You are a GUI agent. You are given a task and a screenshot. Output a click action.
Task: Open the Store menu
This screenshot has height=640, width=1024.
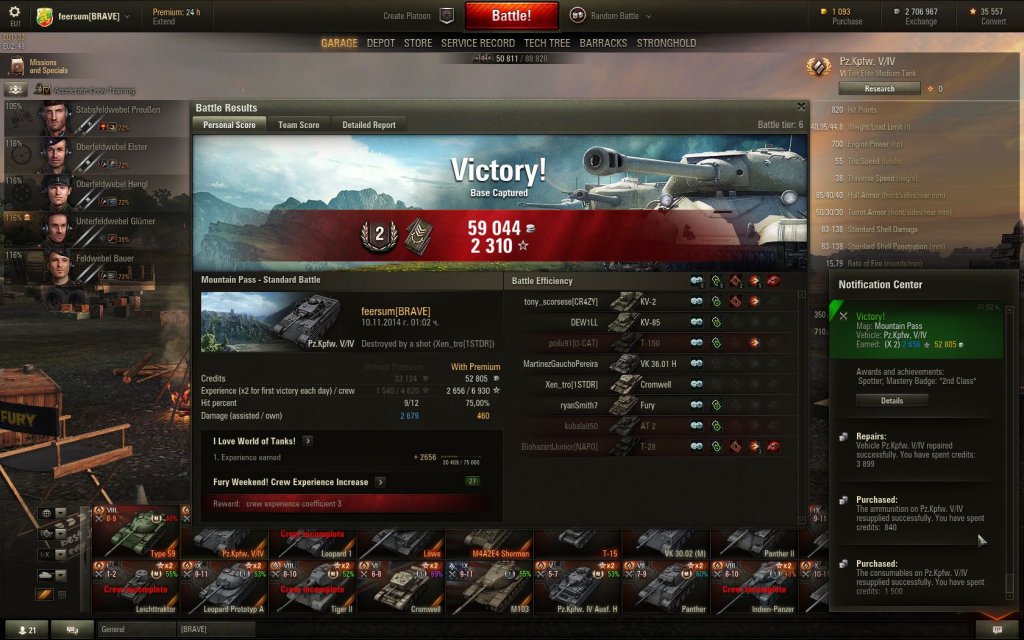(x=418, y=43)
